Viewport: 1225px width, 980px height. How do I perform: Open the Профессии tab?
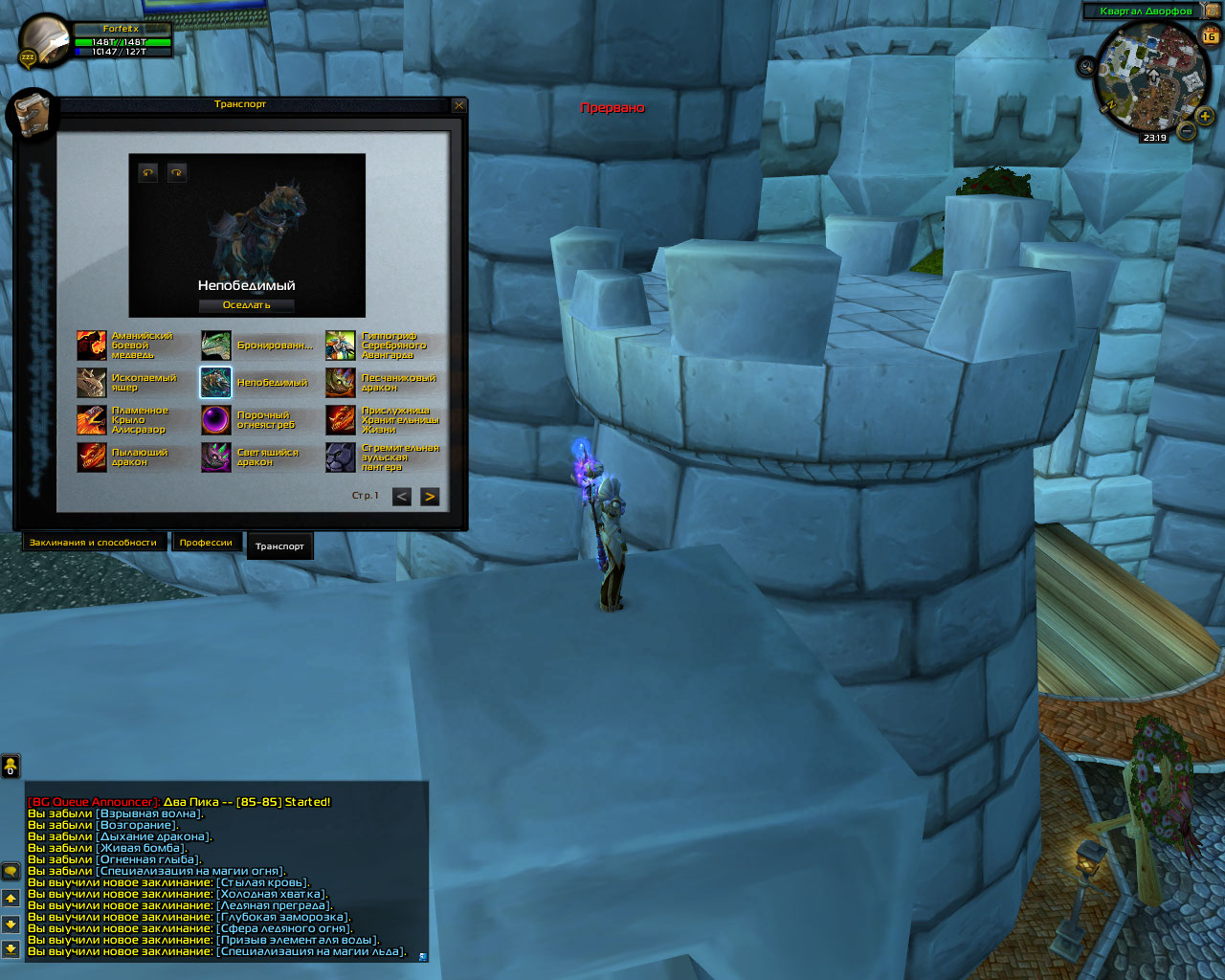[x=206, y=543]
